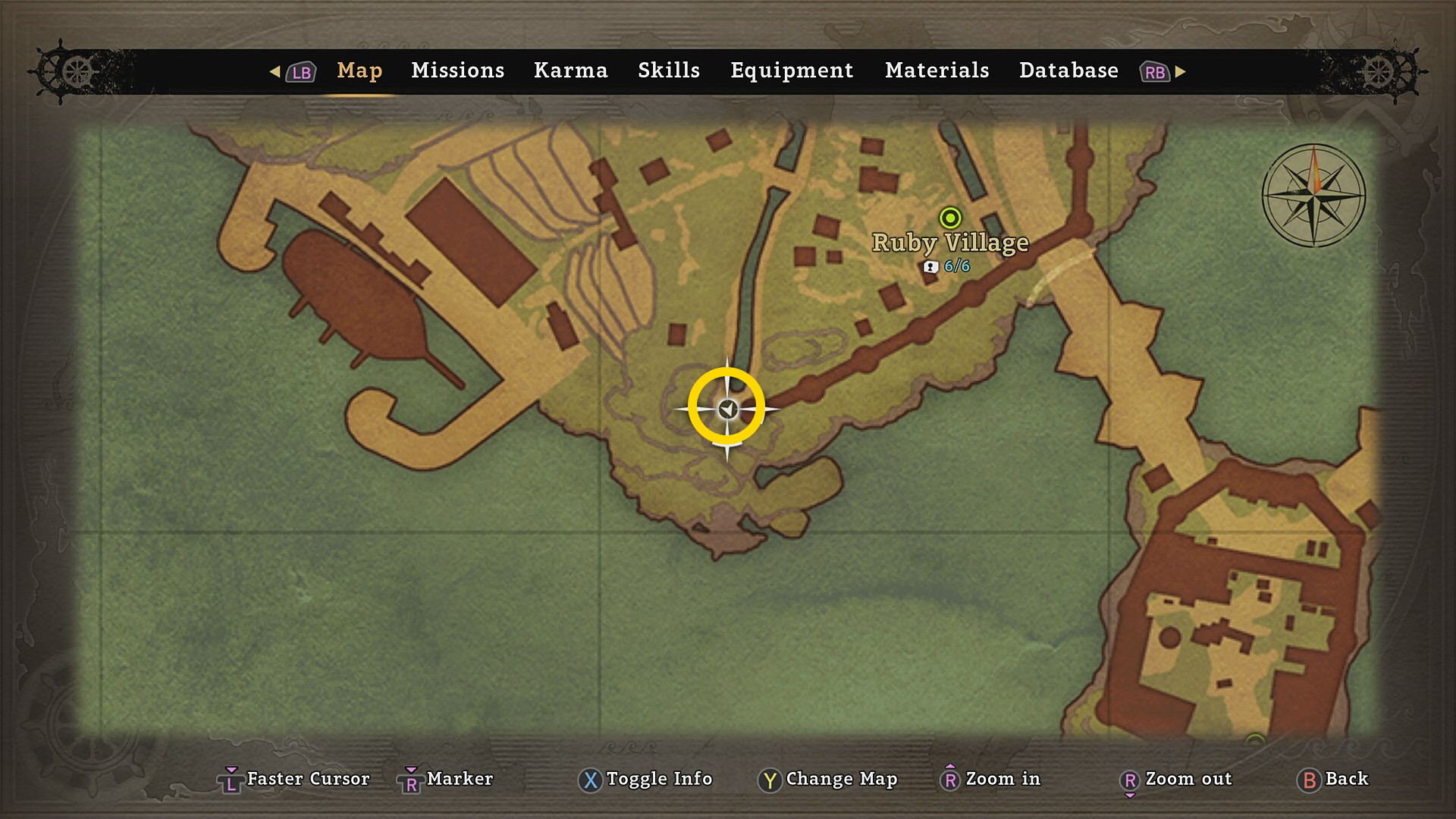Switch to the Missions tab
Screen dimensions: 1456x819
(x=457, y=71)
